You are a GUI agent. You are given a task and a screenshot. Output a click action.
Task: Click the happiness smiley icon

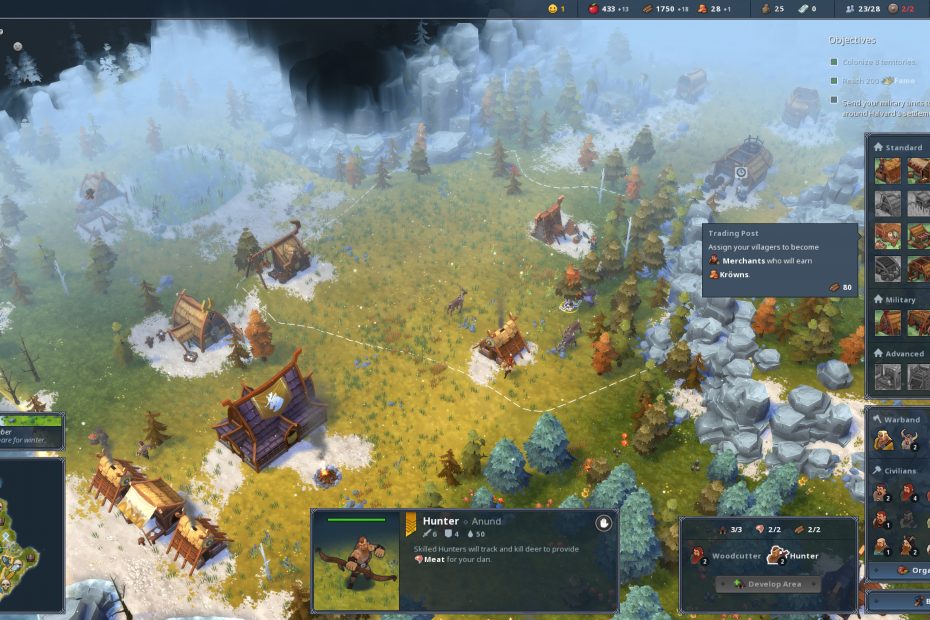click(x=551, y=9)
